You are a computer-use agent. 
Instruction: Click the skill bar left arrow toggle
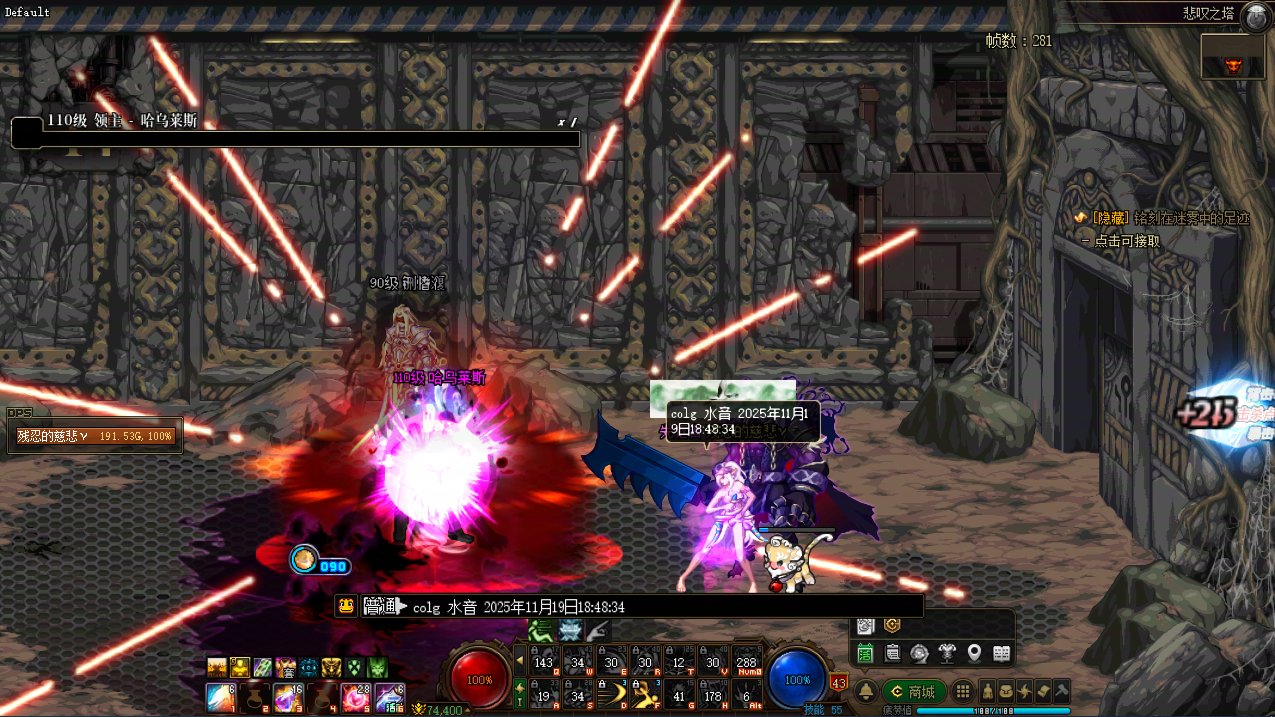tap(519, 660)
